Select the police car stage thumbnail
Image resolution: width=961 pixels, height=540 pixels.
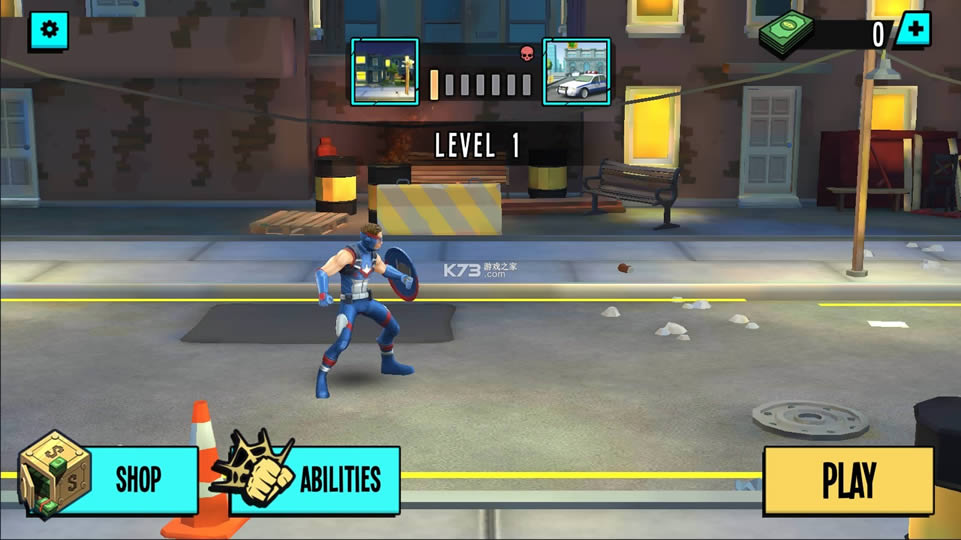(576, 72)
